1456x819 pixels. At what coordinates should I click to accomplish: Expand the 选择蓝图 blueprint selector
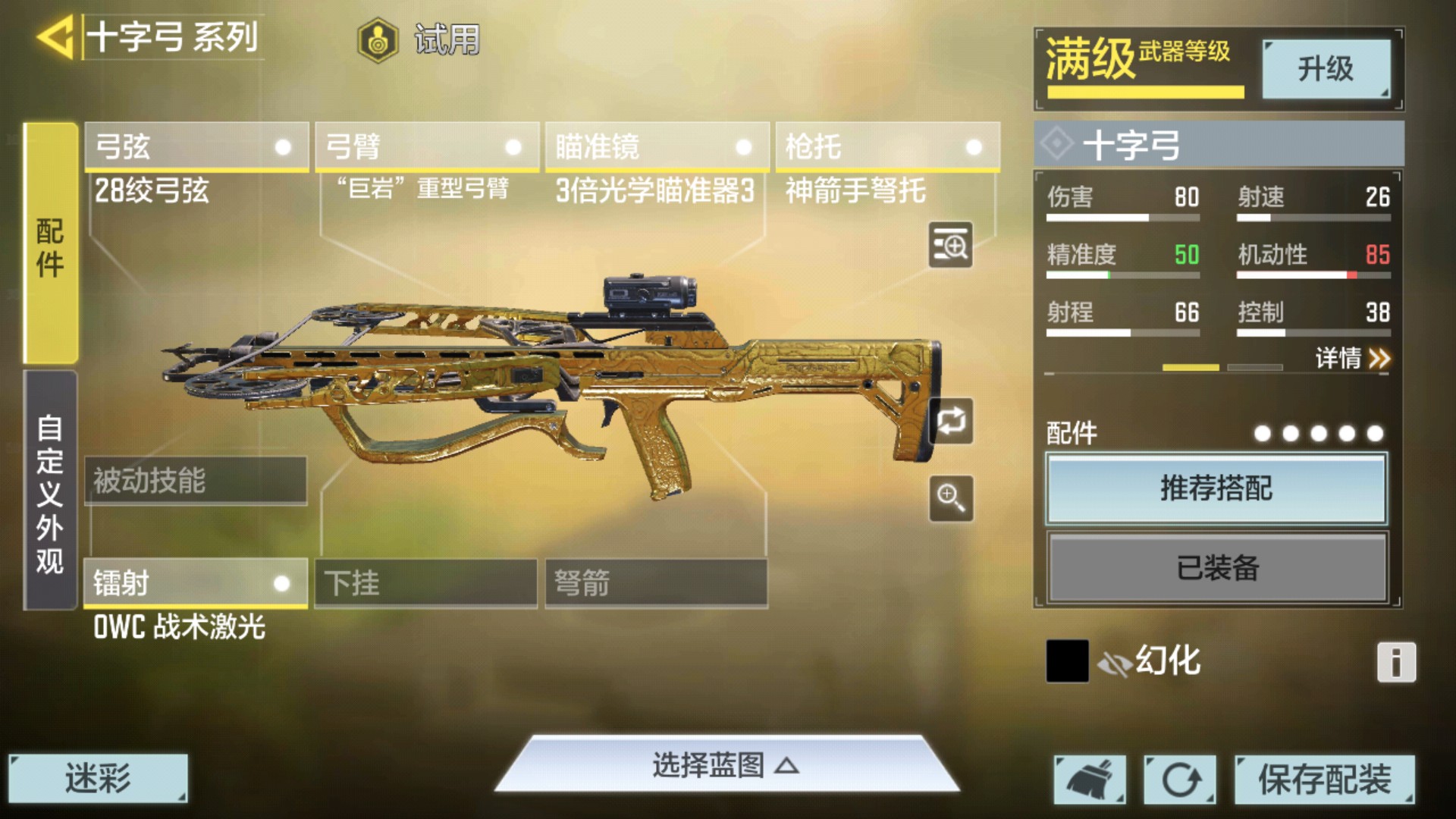click(726, 766)
